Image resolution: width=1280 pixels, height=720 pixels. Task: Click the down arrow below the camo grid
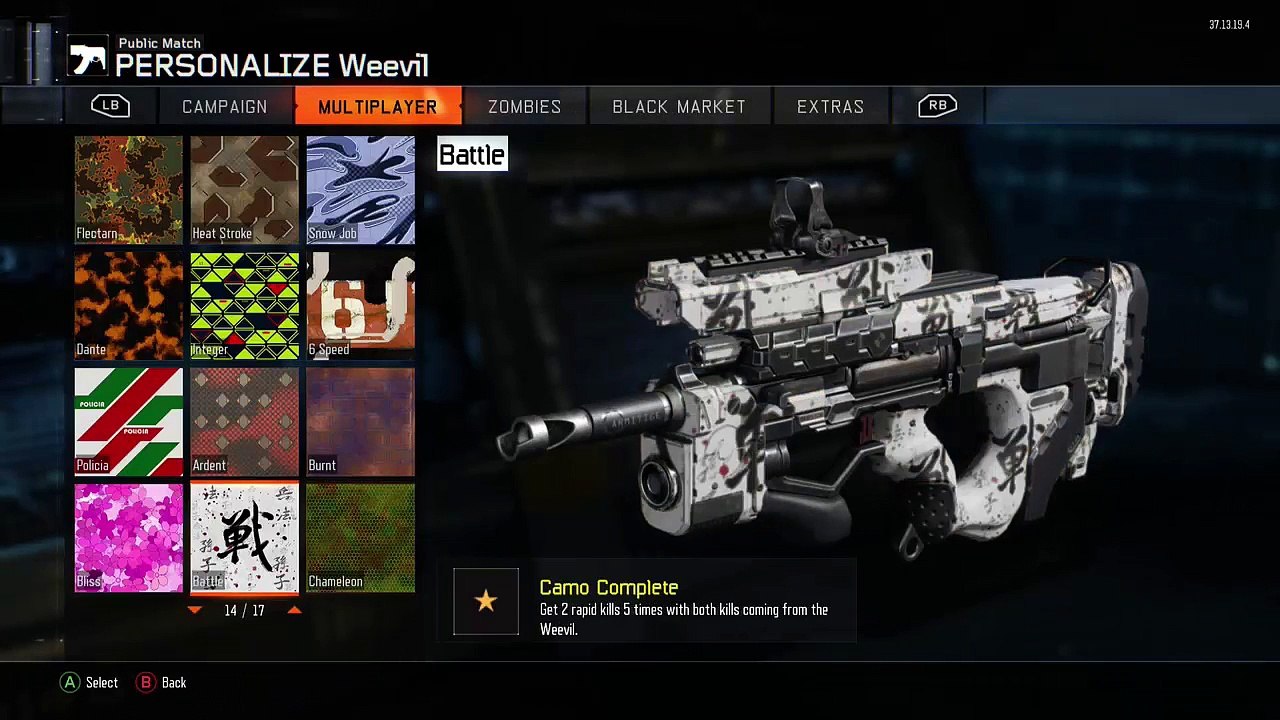[195, 610]
